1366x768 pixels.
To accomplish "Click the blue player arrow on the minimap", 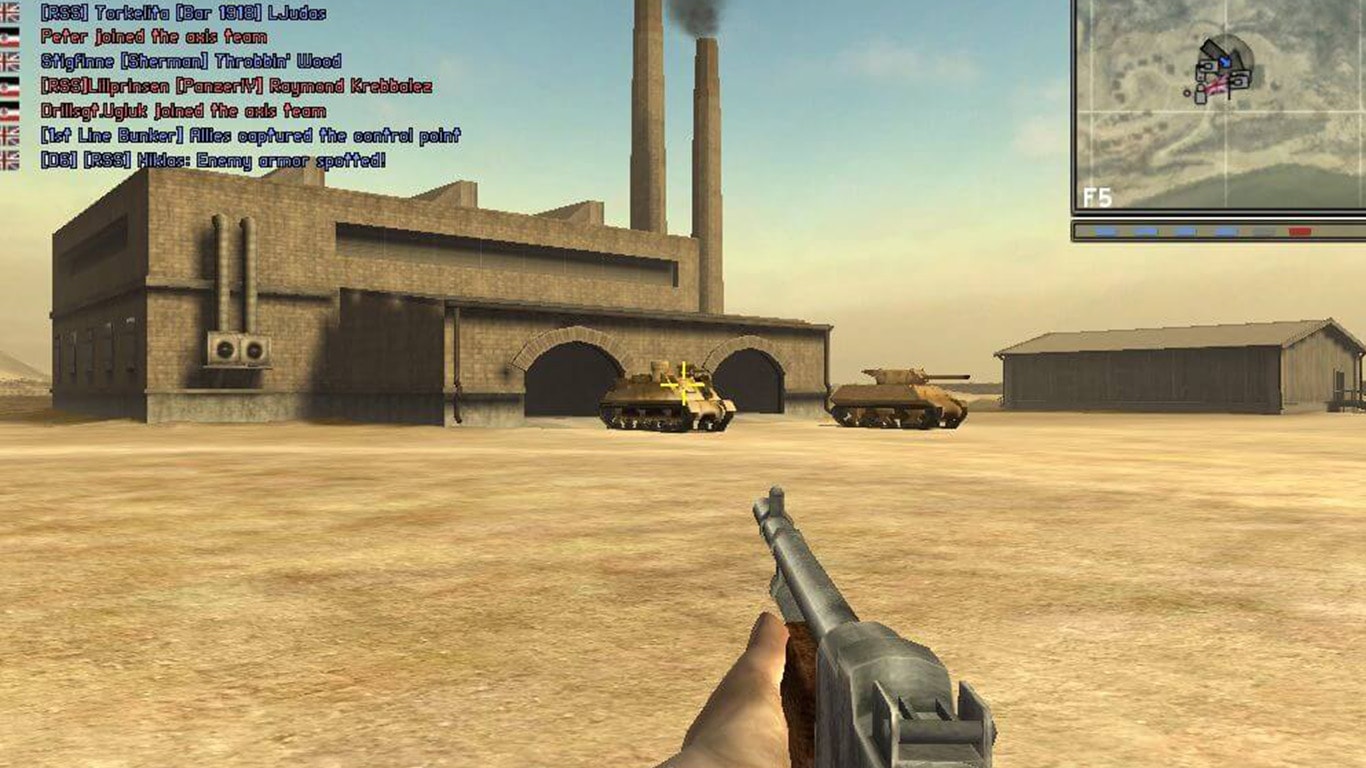I will click(1225, 60).
